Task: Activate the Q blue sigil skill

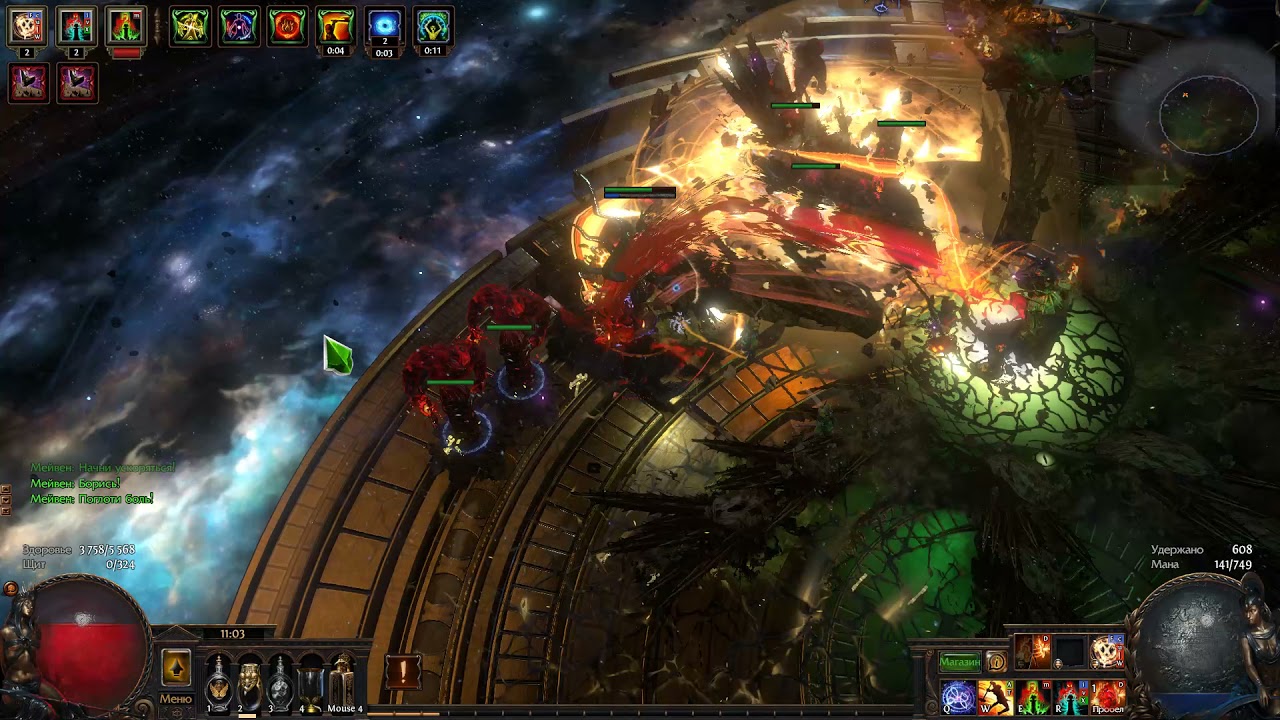Action: (957, 695)
